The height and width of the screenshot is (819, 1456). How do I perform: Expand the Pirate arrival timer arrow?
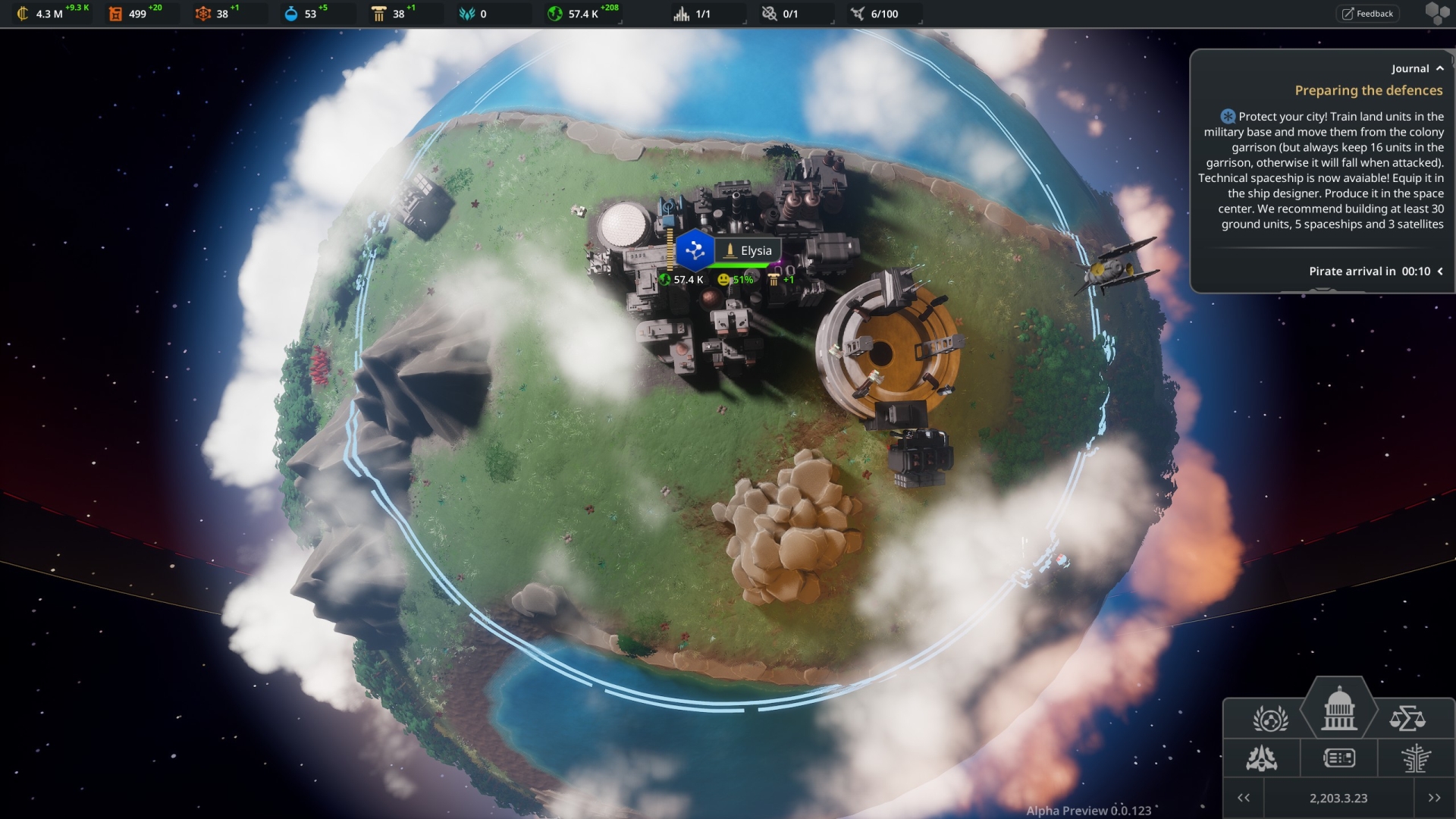pyautogui.click(x=1439, y=271)
